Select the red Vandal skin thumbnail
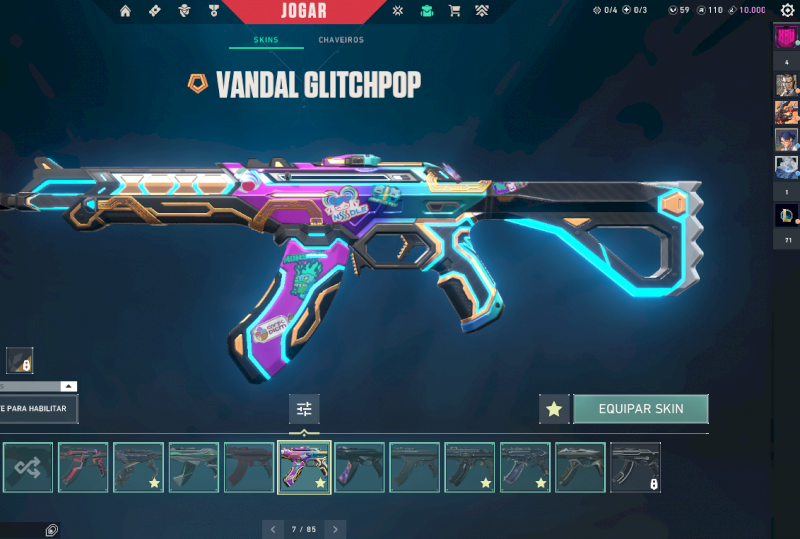 tap(83, 468)
